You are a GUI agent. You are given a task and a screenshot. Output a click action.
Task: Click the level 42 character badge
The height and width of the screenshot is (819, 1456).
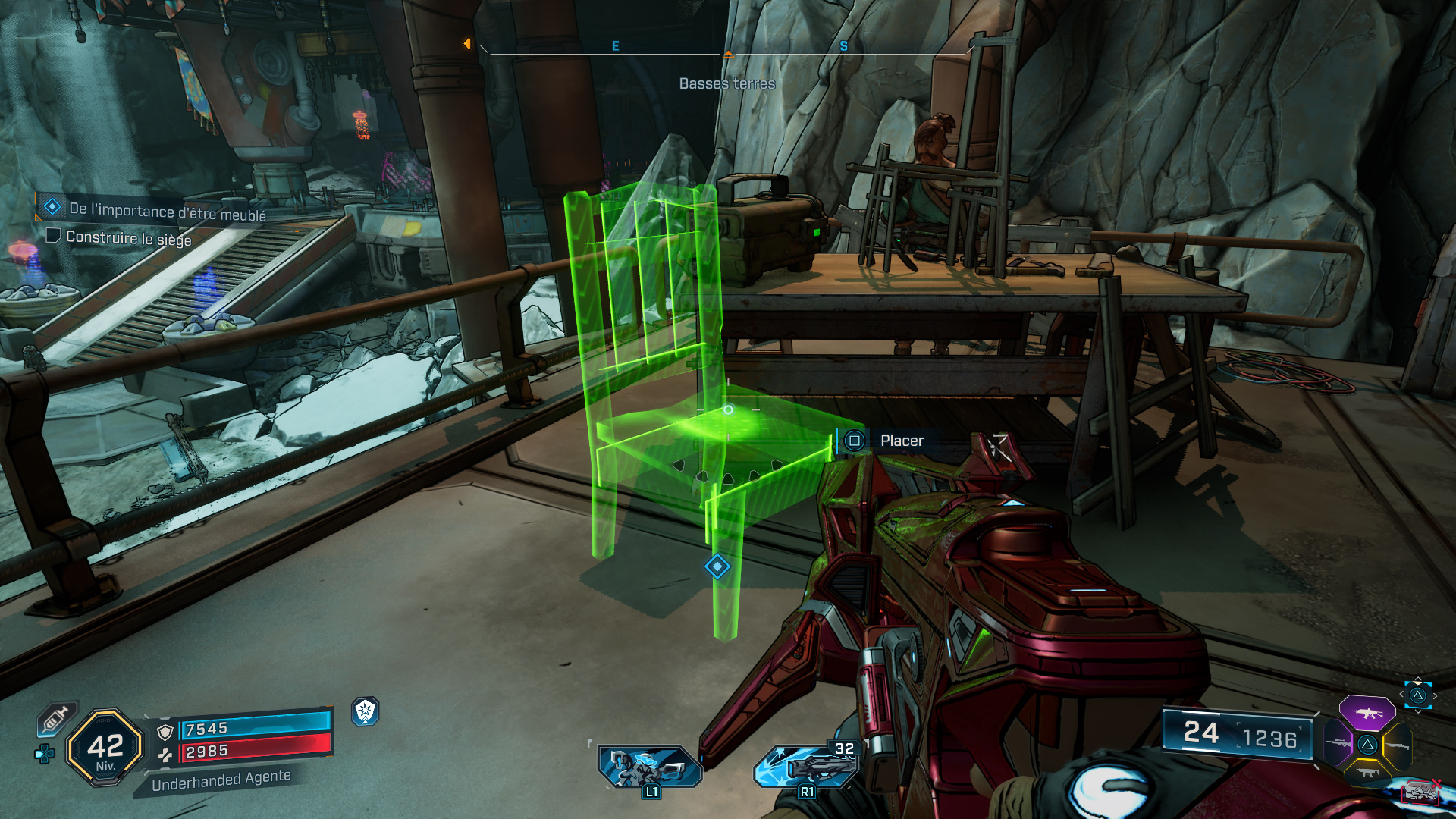(105, 748)
